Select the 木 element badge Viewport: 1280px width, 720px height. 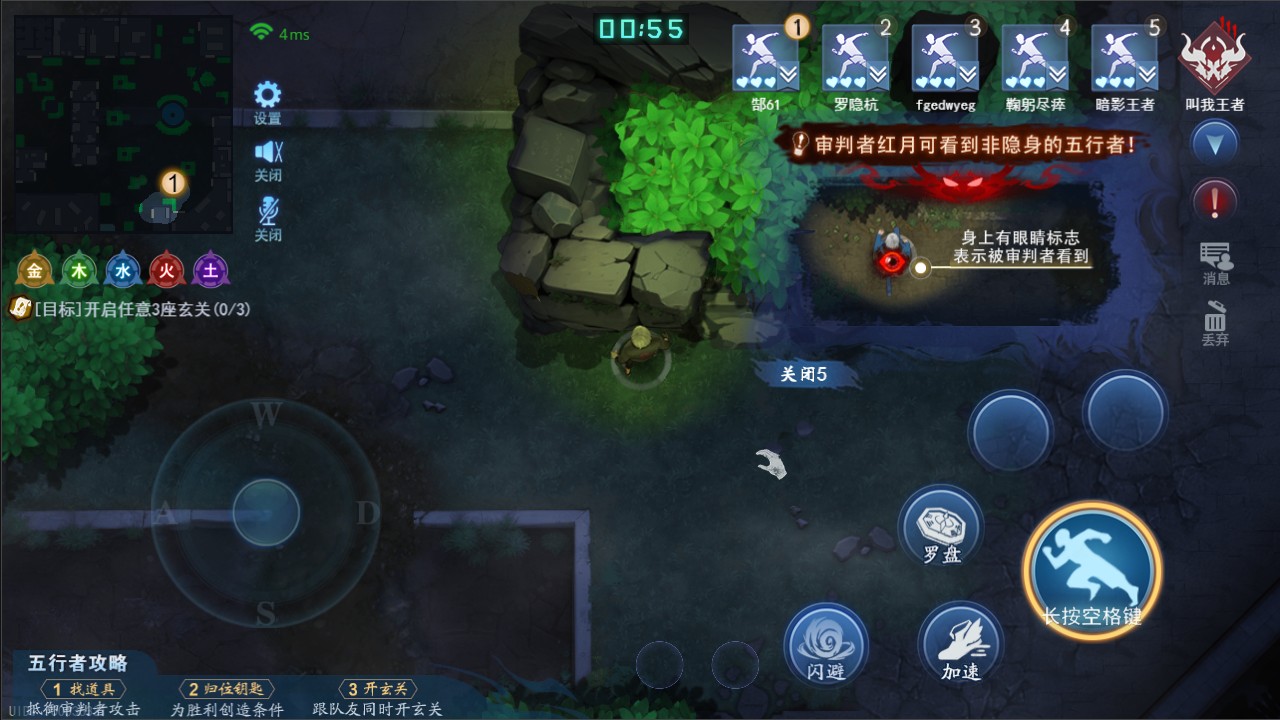(79, 270)
